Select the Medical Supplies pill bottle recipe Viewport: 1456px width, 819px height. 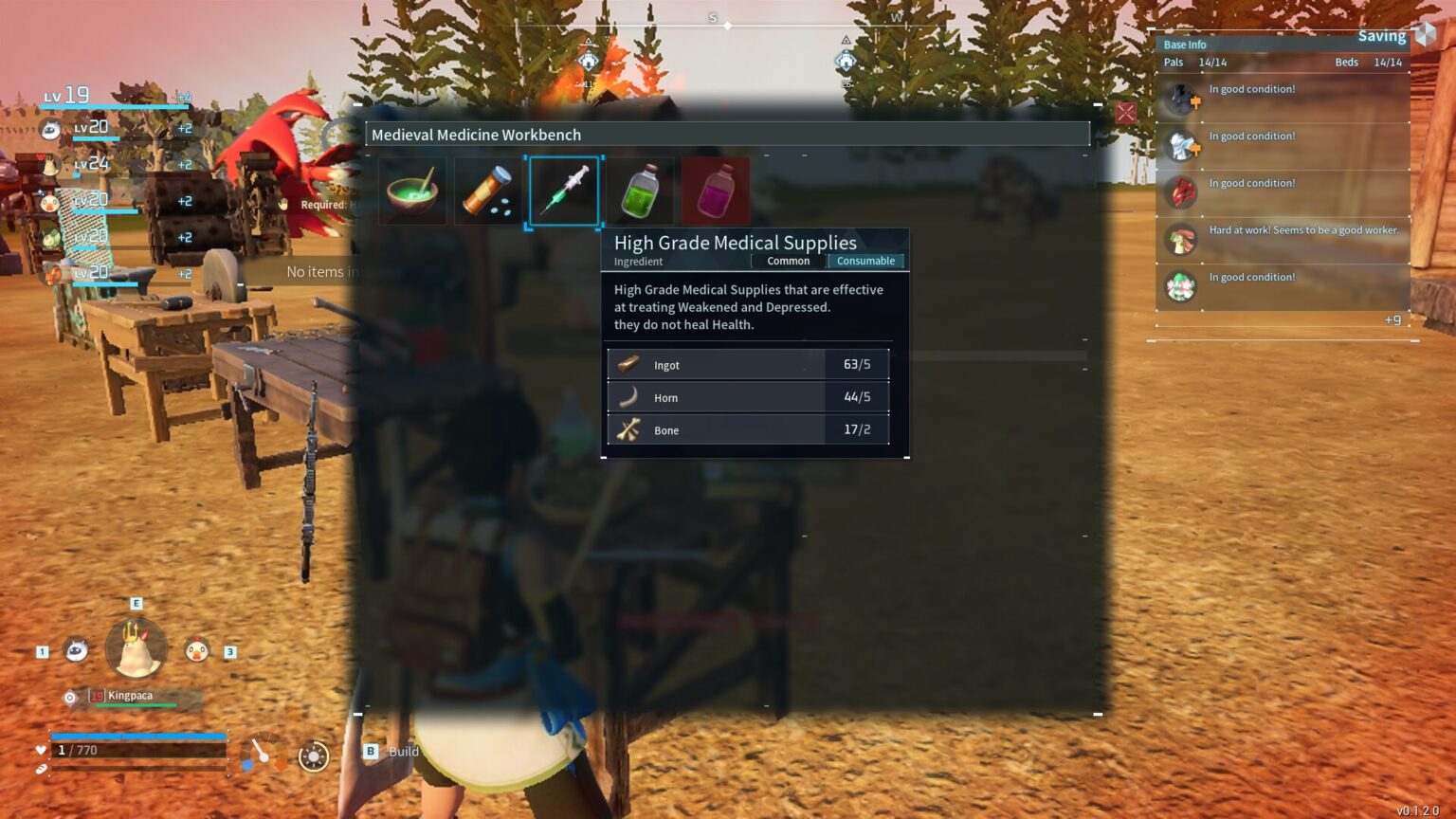pos(488,190)
